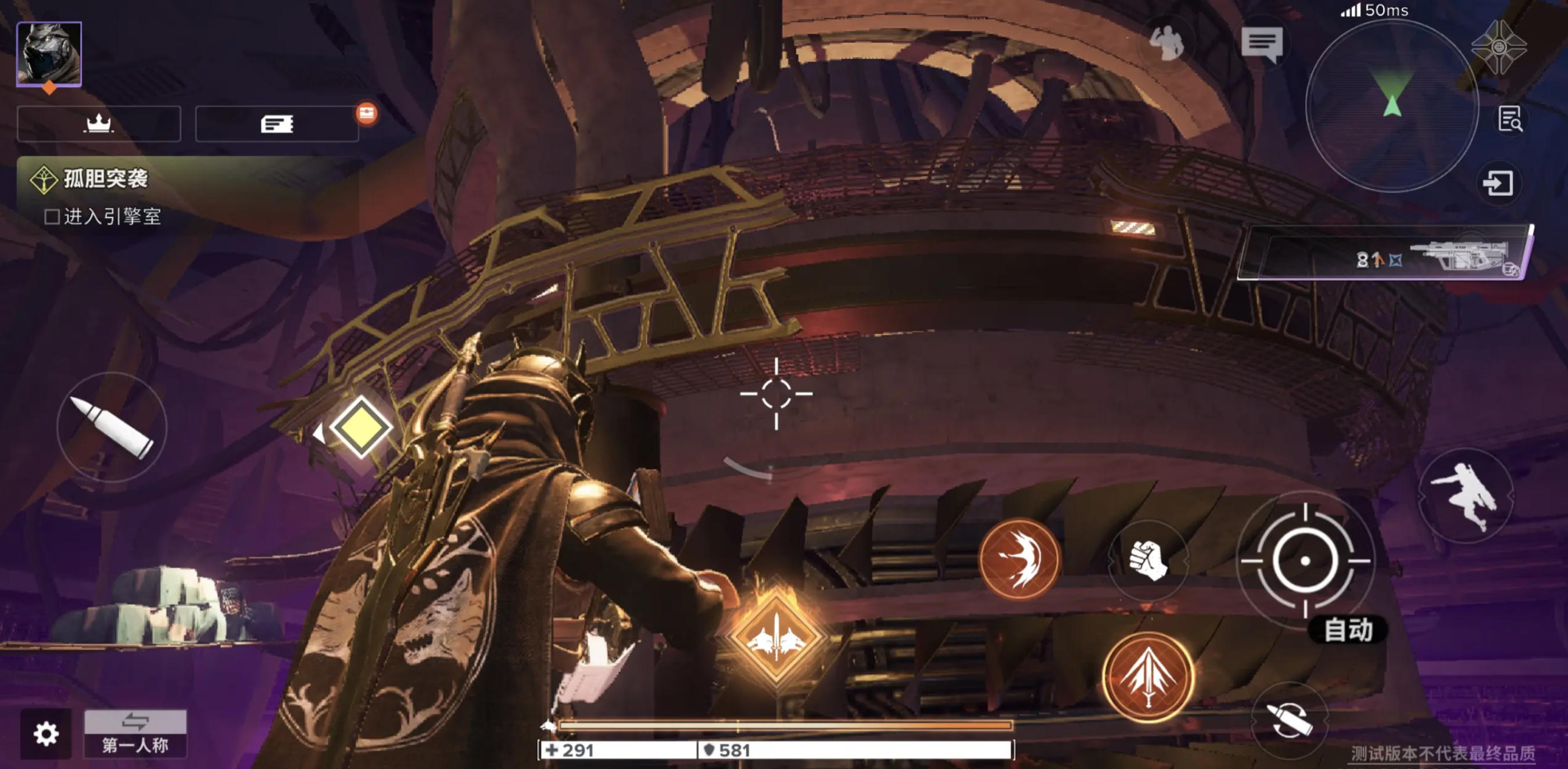The height and width of the screenshot is (769, 1568).
Task: Open the wolf character portrait
Action: (x=49, y=53)
